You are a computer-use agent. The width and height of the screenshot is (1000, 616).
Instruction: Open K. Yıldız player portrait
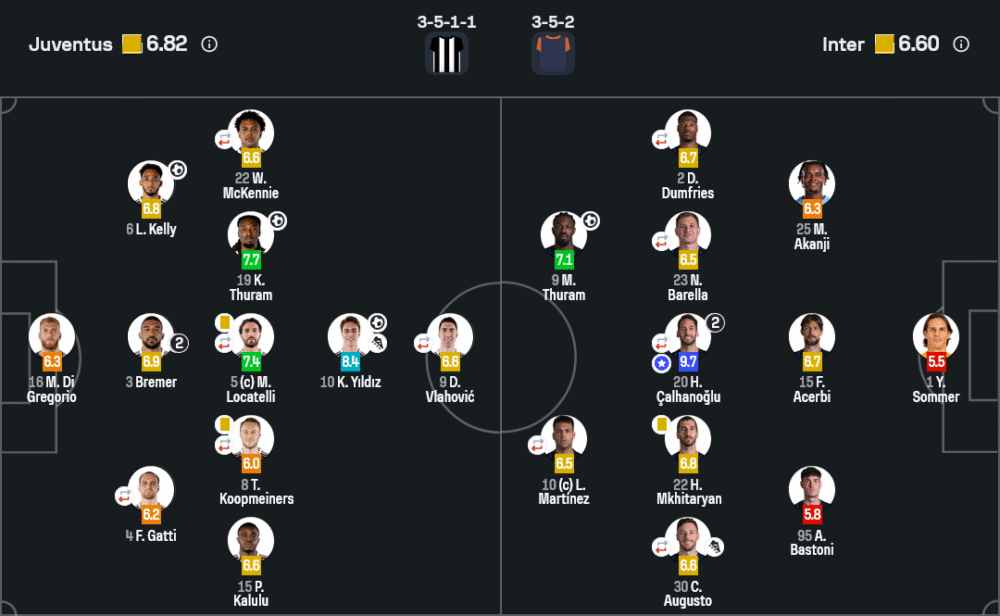[x=351, y=337]
